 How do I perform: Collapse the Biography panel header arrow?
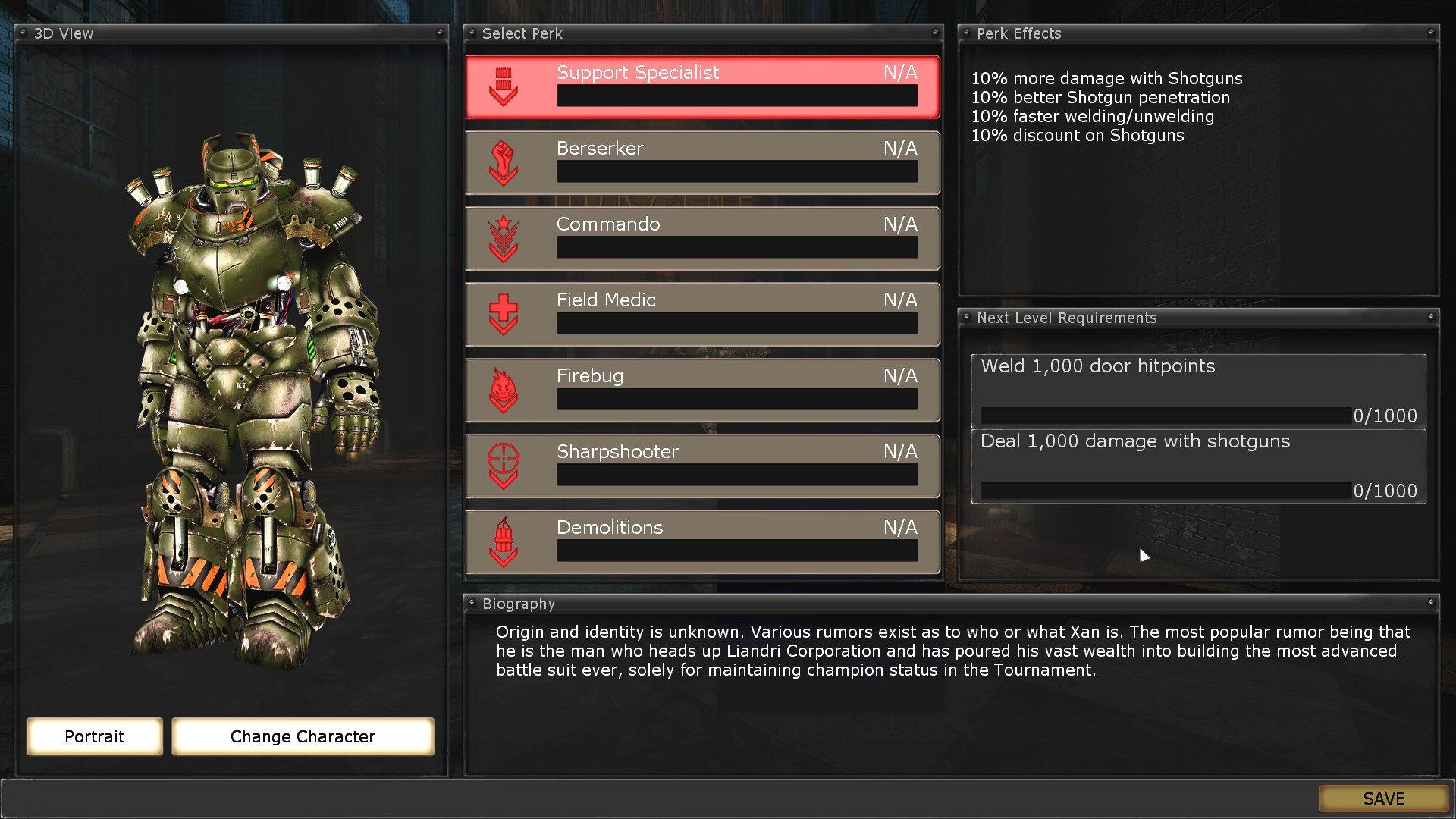1430,604
